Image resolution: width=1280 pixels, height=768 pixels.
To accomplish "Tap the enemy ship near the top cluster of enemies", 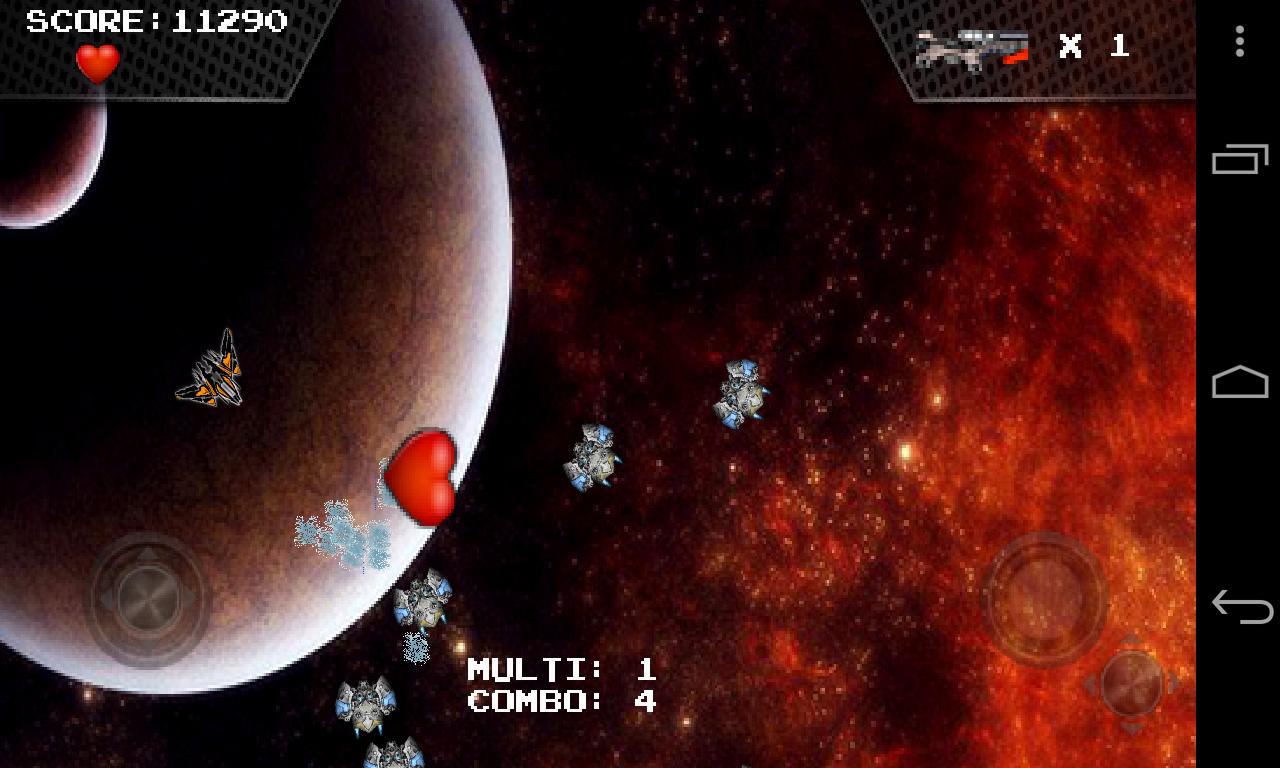I will click(740, 395).
